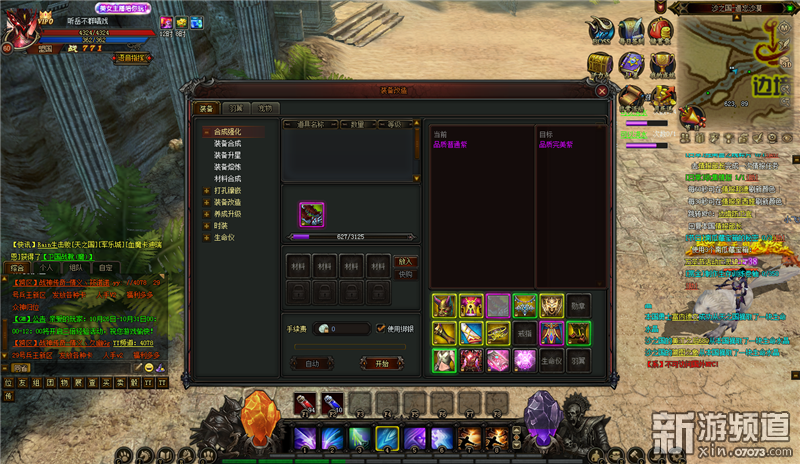Select 材料合成 in the left tree

click(227, 178)
